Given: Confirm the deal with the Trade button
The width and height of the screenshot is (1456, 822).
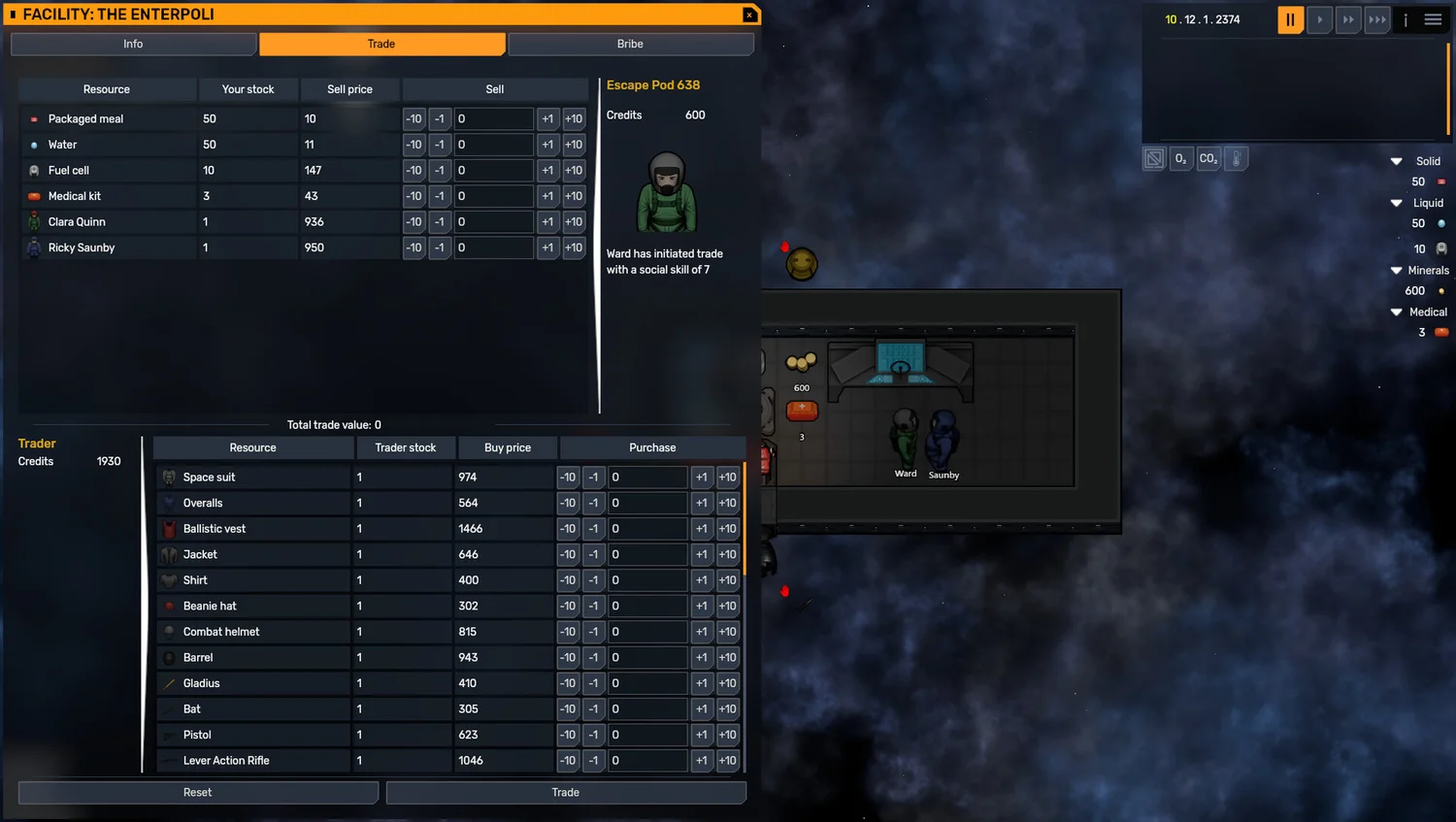Looking at the screenshot, I should 566,793.
